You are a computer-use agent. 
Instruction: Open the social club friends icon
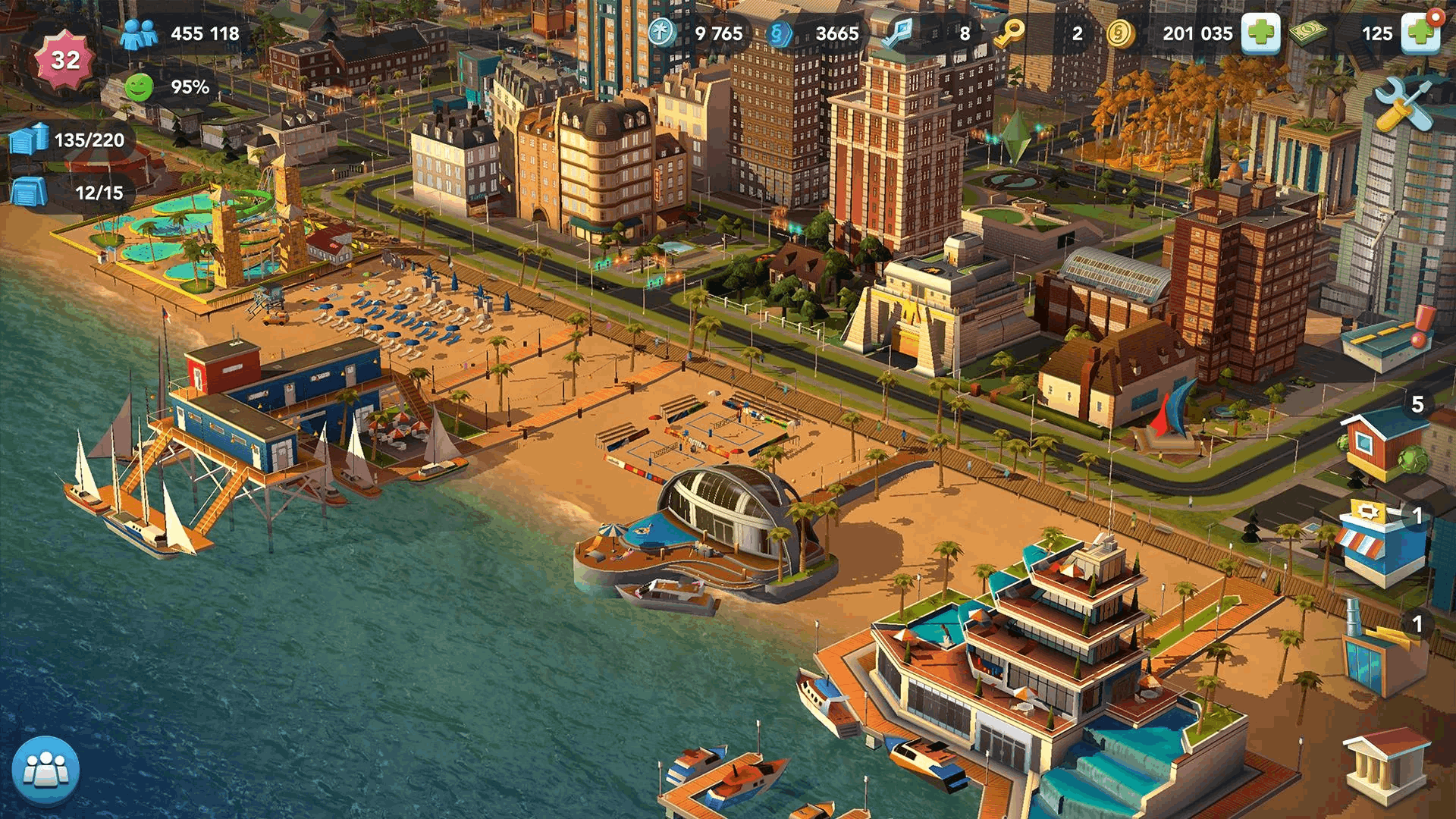point(45,768)
